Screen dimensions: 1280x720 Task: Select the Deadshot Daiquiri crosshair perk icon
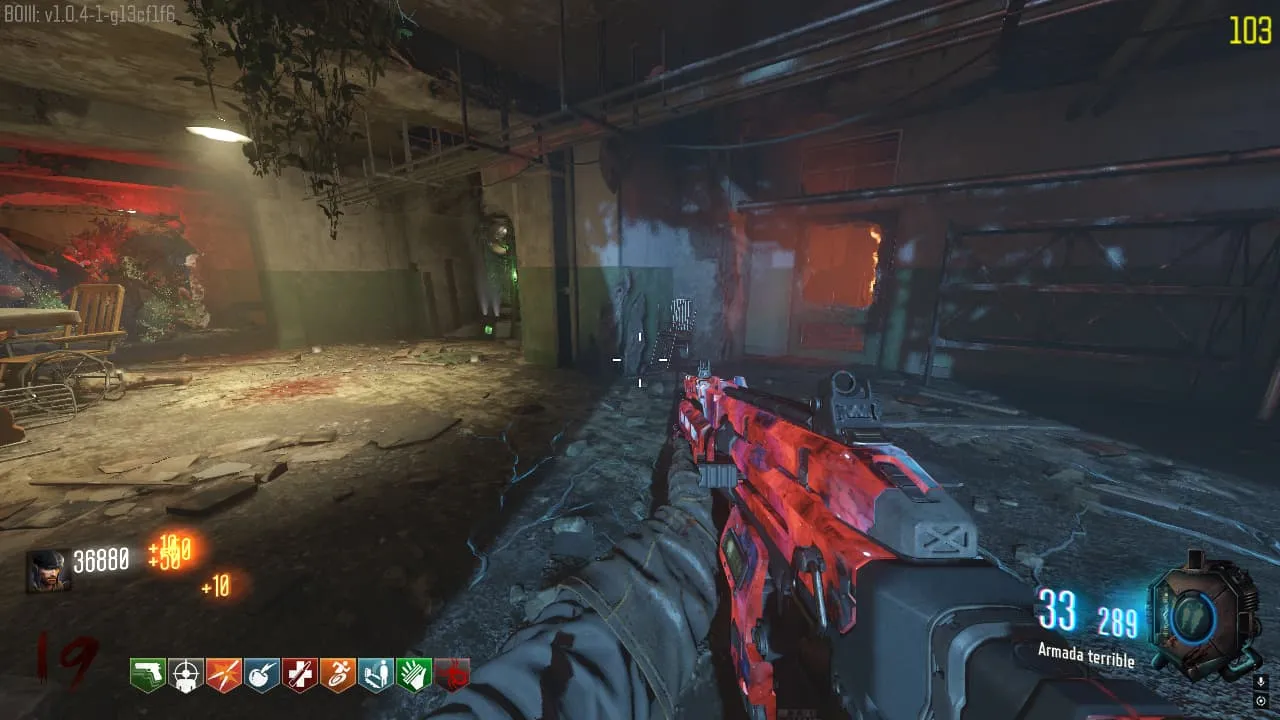(x=185, y=675)
